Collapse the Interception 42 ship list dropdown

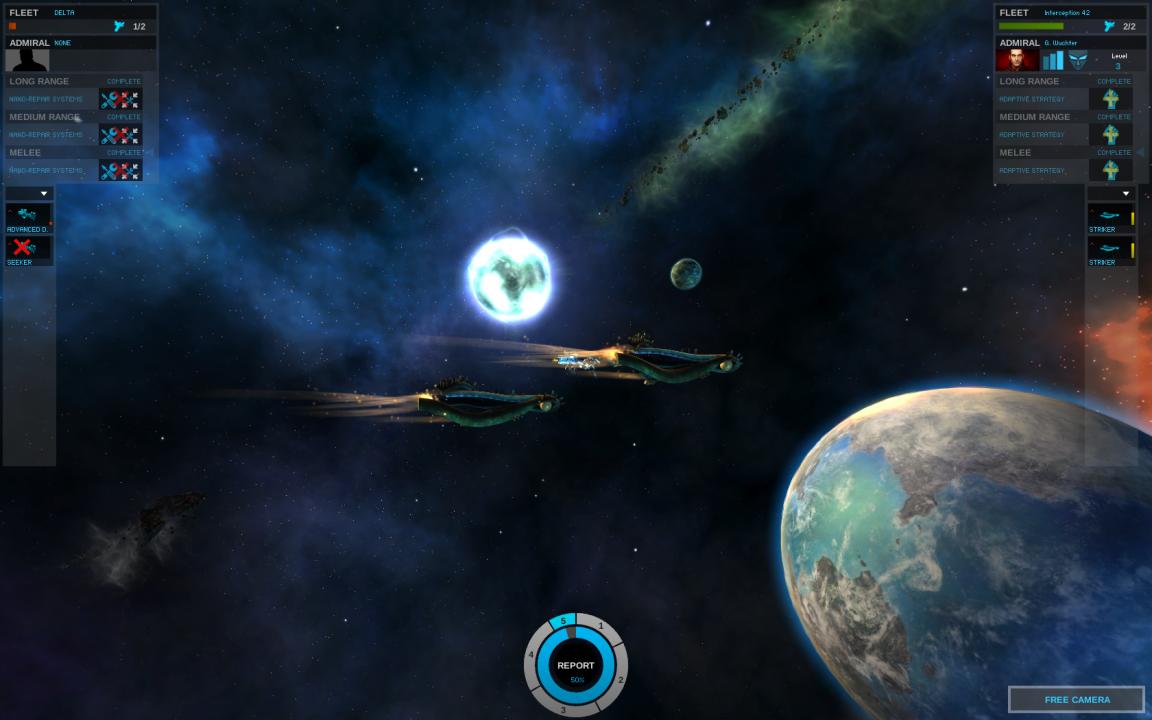click(x=1125, y=194)
